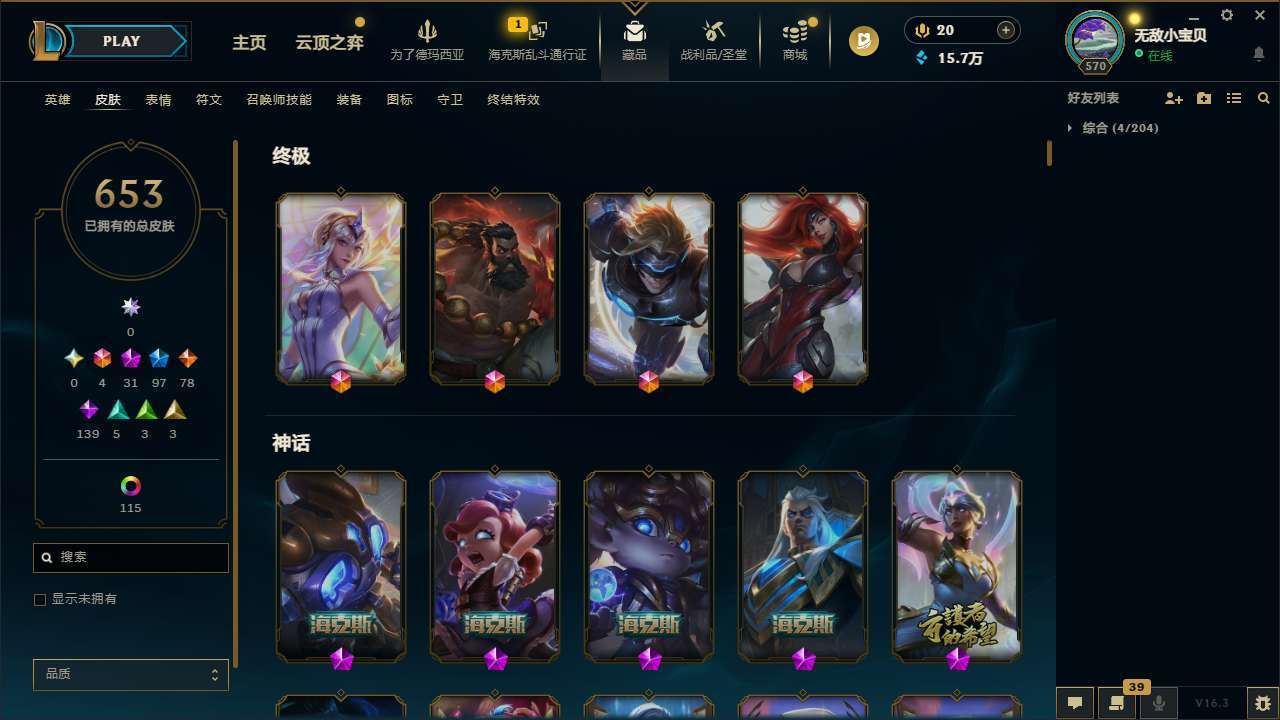Click the plus button to purchase currency

coord(1005,30)
